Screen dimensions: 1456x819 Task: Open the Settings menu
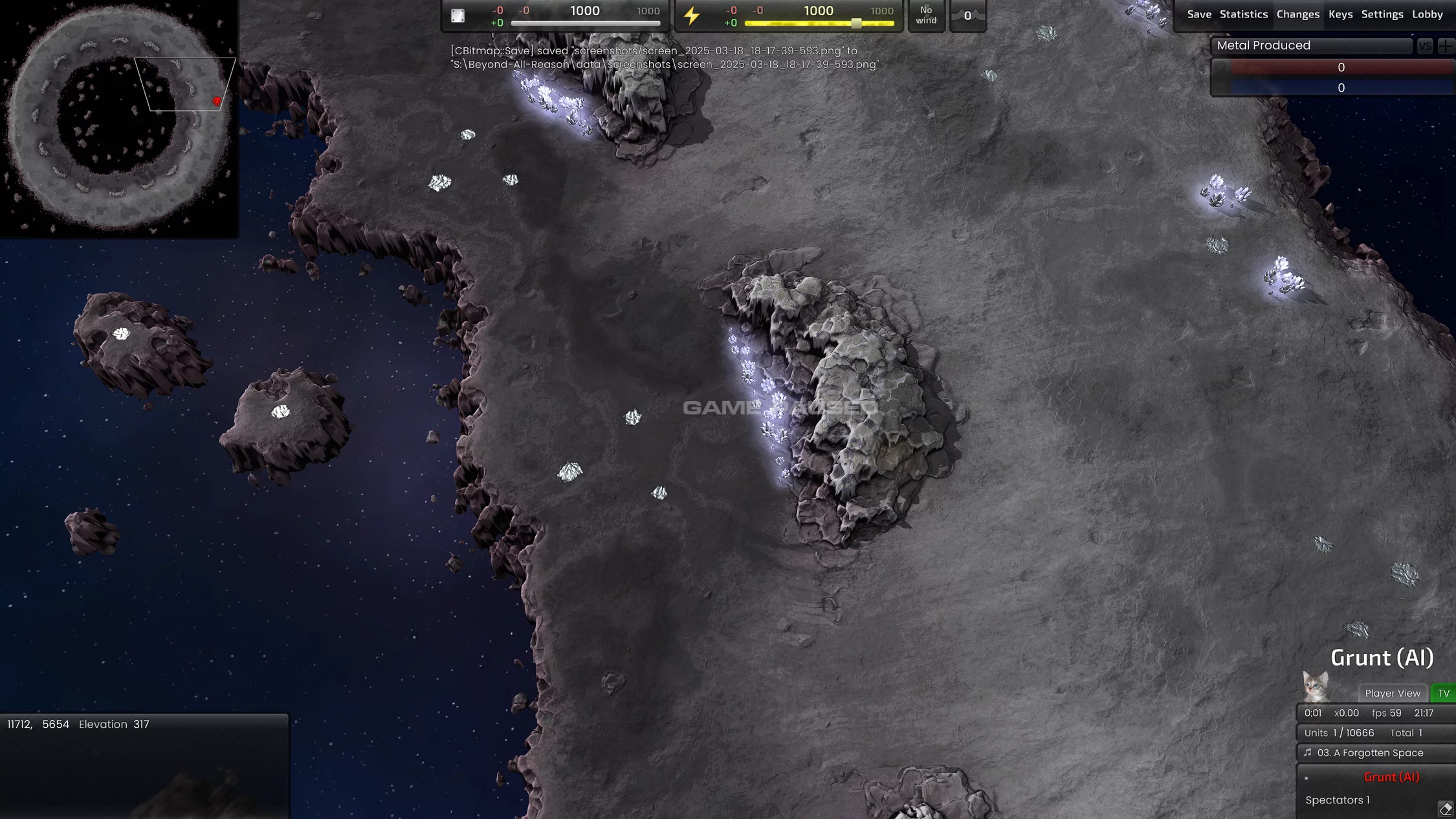[x=1382, y=14]
